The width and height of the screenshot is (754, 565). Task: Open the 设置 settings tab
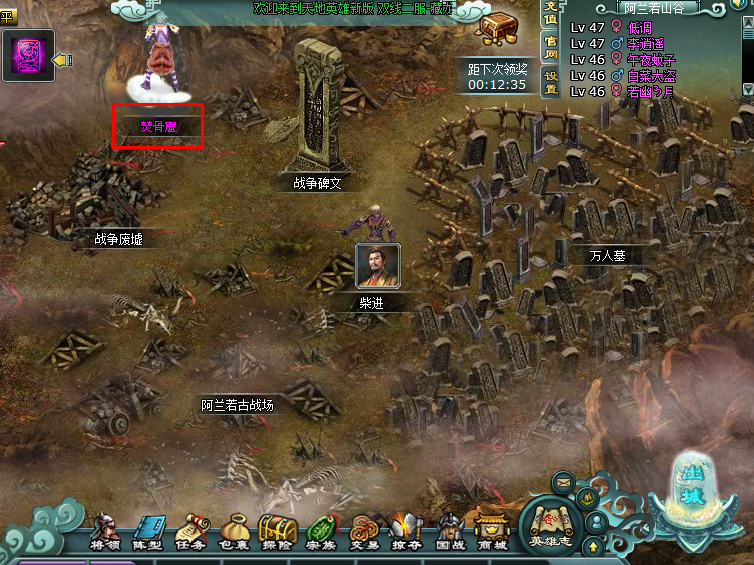click(x=550, y=76)
